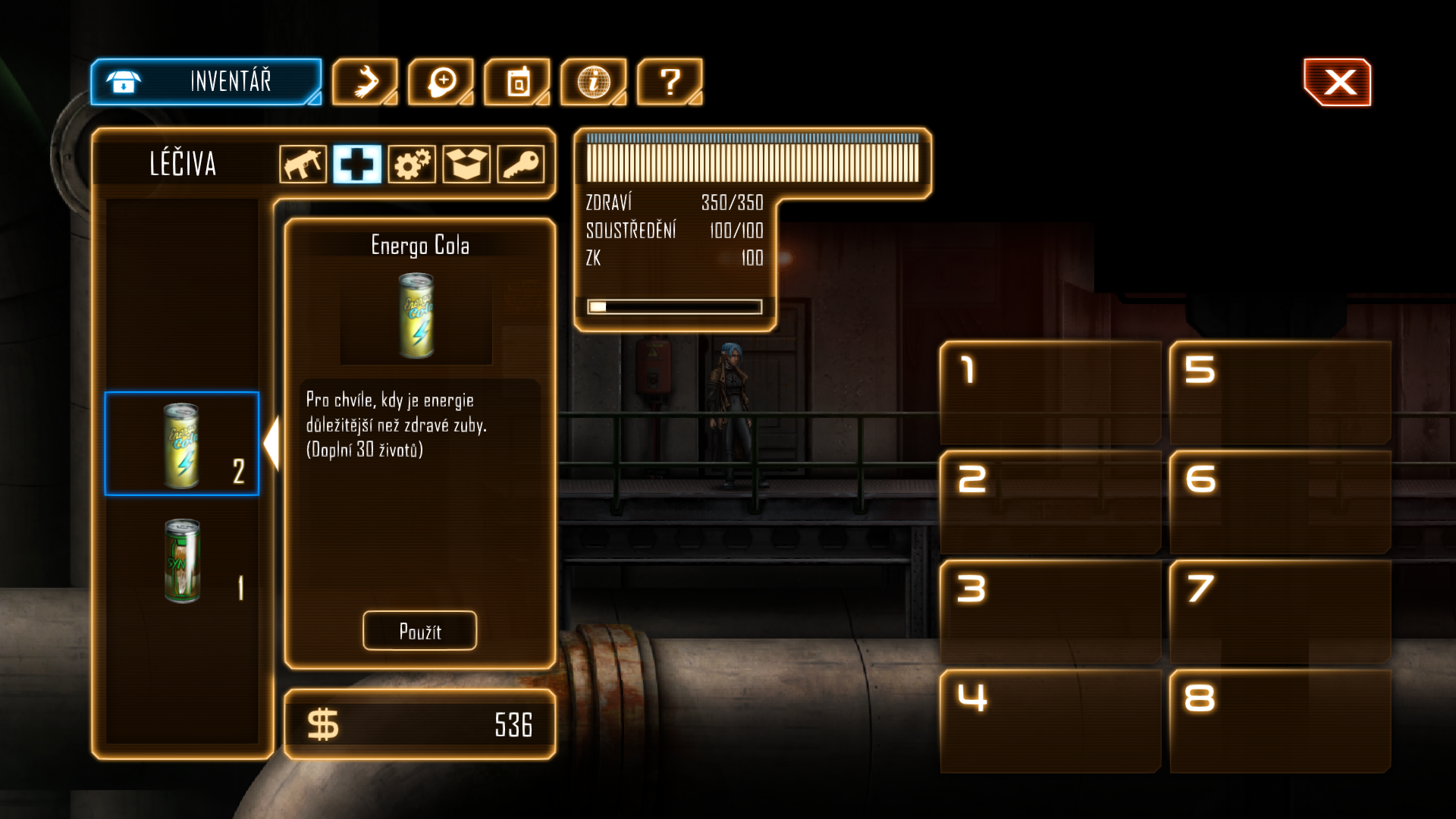The image size is (1456, 819).
Task: Open the Inventář tab
Action: (x=206, y=82)
